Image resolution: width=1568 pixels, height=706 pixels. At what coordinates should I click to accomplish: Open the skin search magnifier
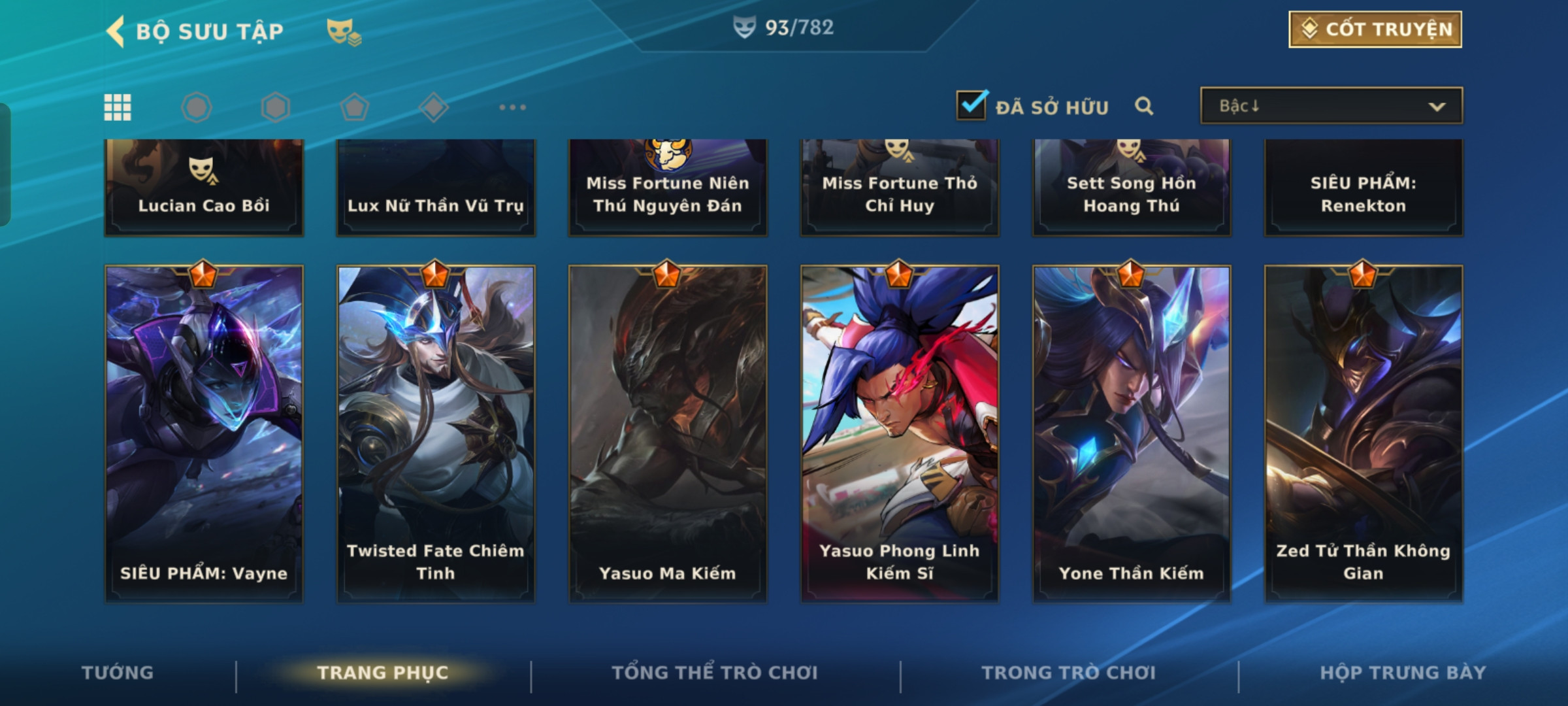(1144, 106)
